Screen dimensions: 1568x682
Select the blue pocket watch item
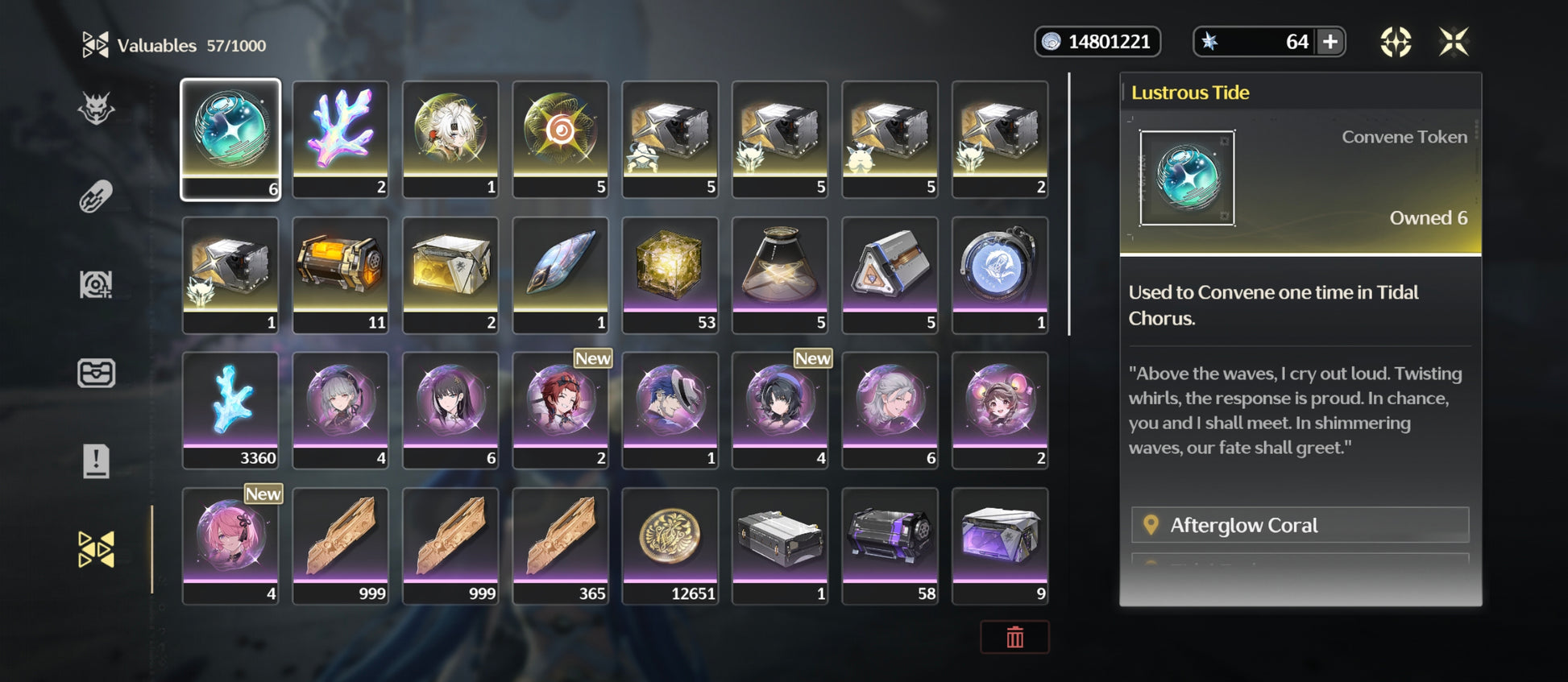(x=1000, y=275)
